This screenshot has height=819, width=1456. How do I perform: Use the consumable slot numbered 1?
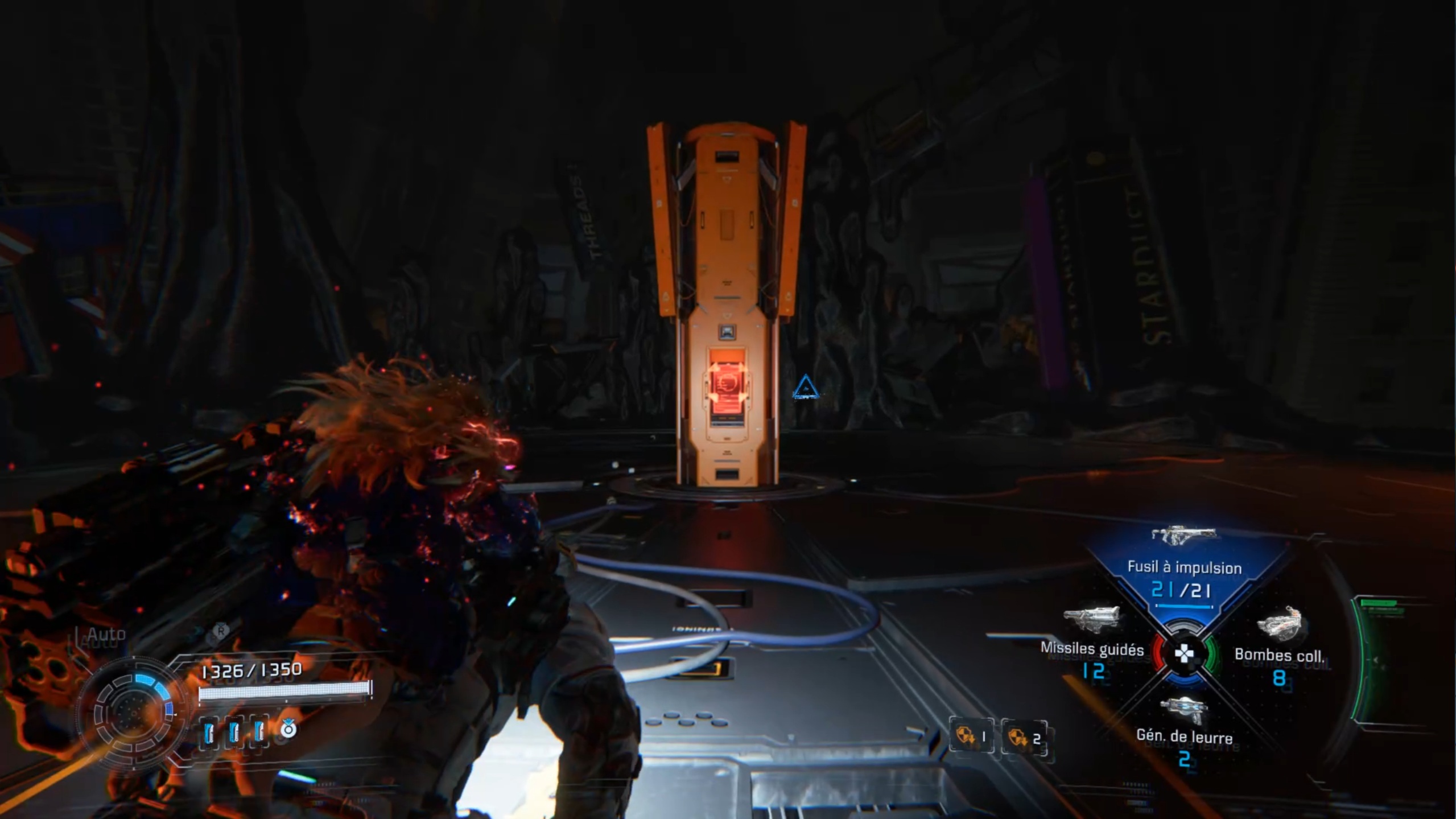(x=971, y=736)
